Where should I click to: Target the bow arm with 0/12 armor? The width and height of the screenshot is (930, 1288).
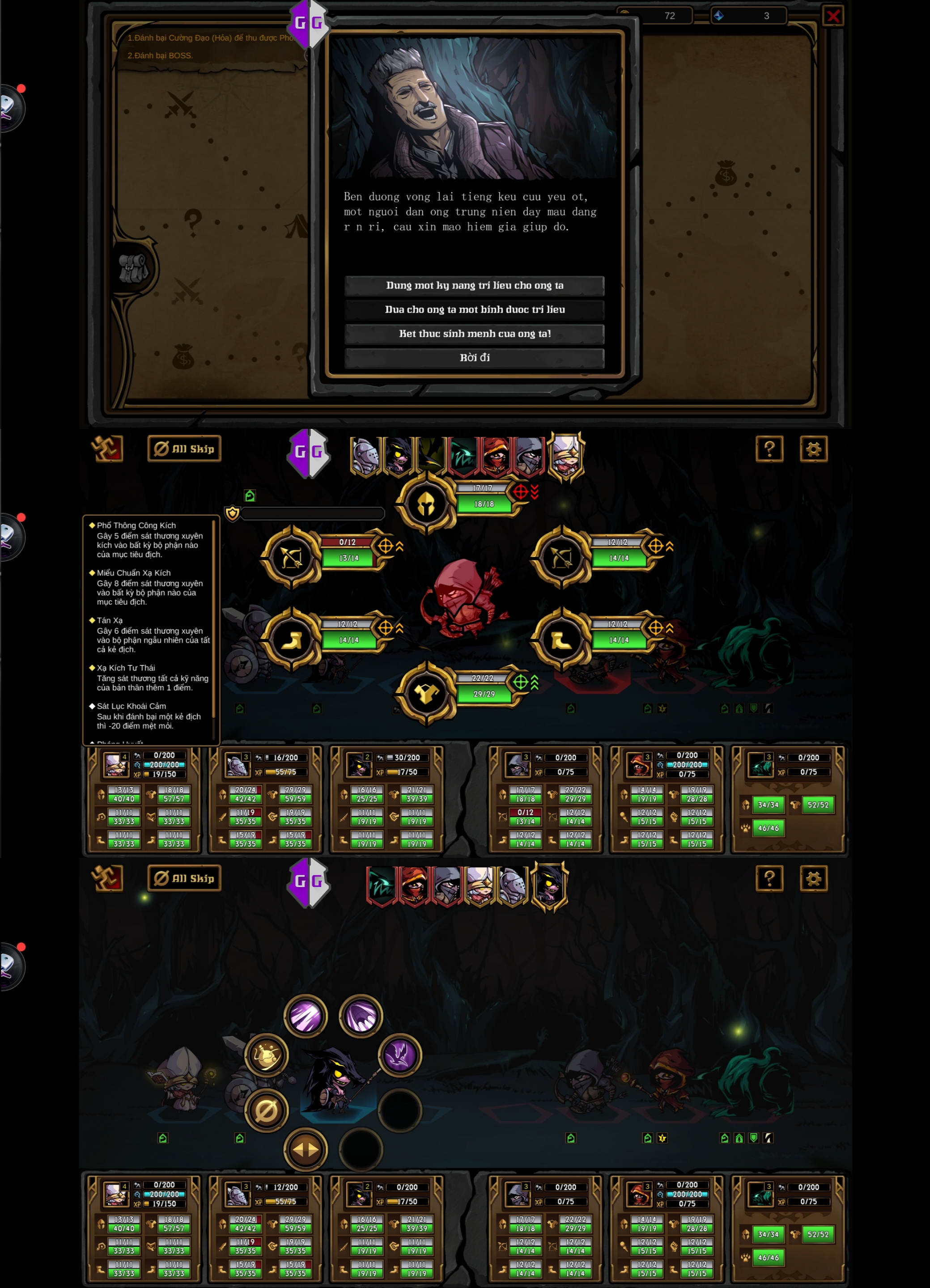[292, 558]
